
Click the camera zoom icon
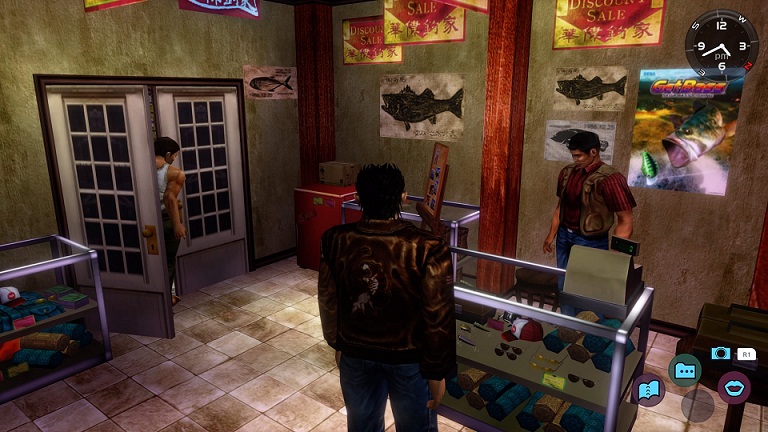point(719,353)
